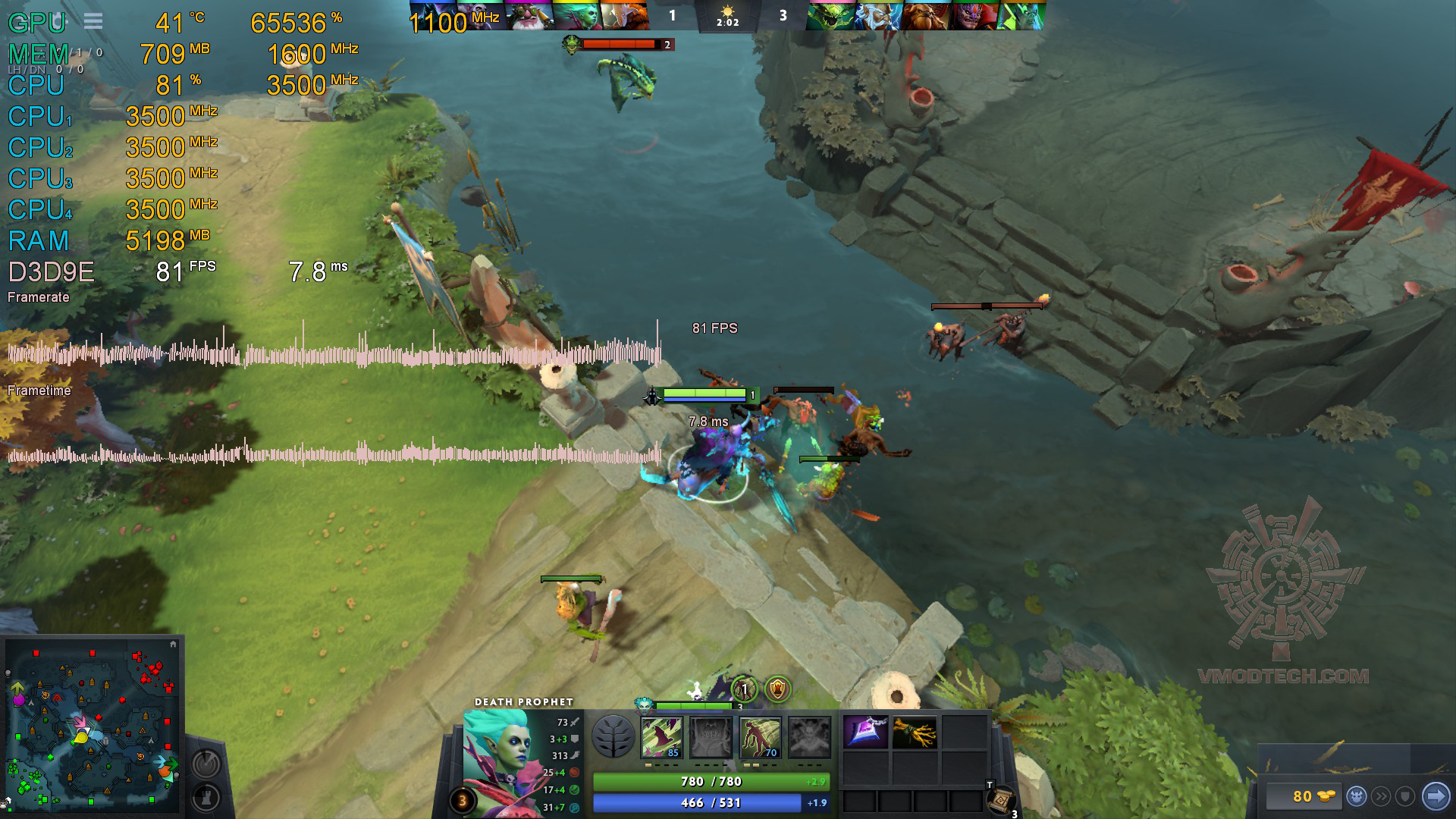1456x819 pixels.
Task: Use the purple amulet item in inventory
Action: click(865, 733)
